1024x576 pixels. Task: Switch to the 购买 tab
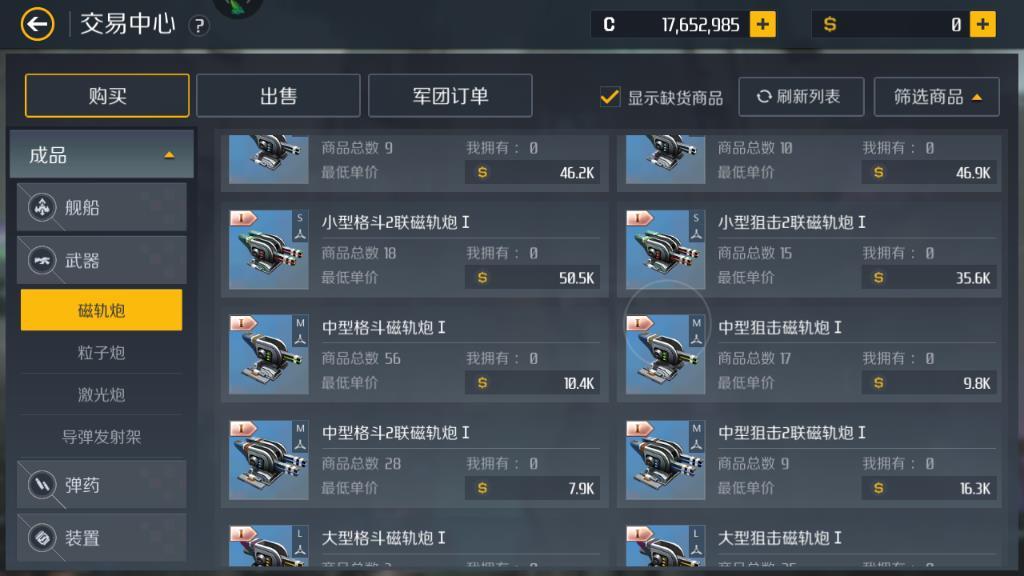pos(107,96)
